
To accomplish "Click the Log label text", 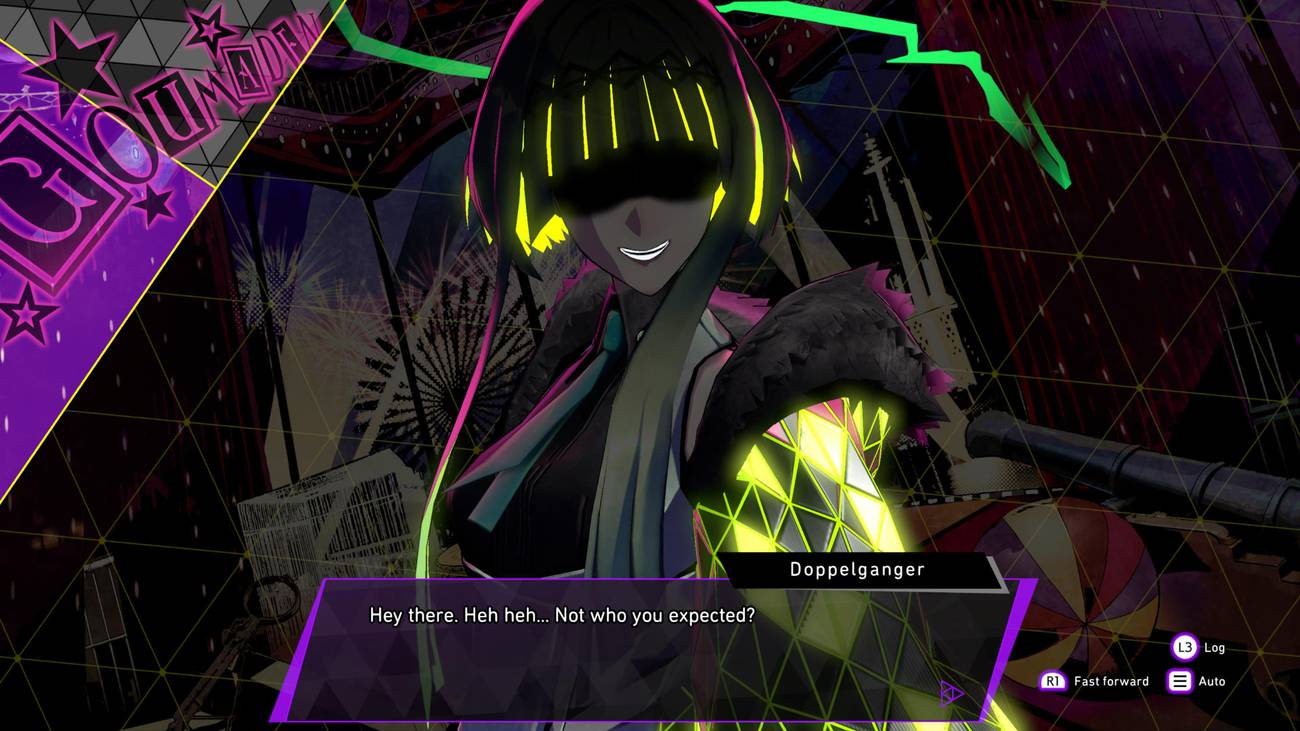I will click(x=1213, y=647).
